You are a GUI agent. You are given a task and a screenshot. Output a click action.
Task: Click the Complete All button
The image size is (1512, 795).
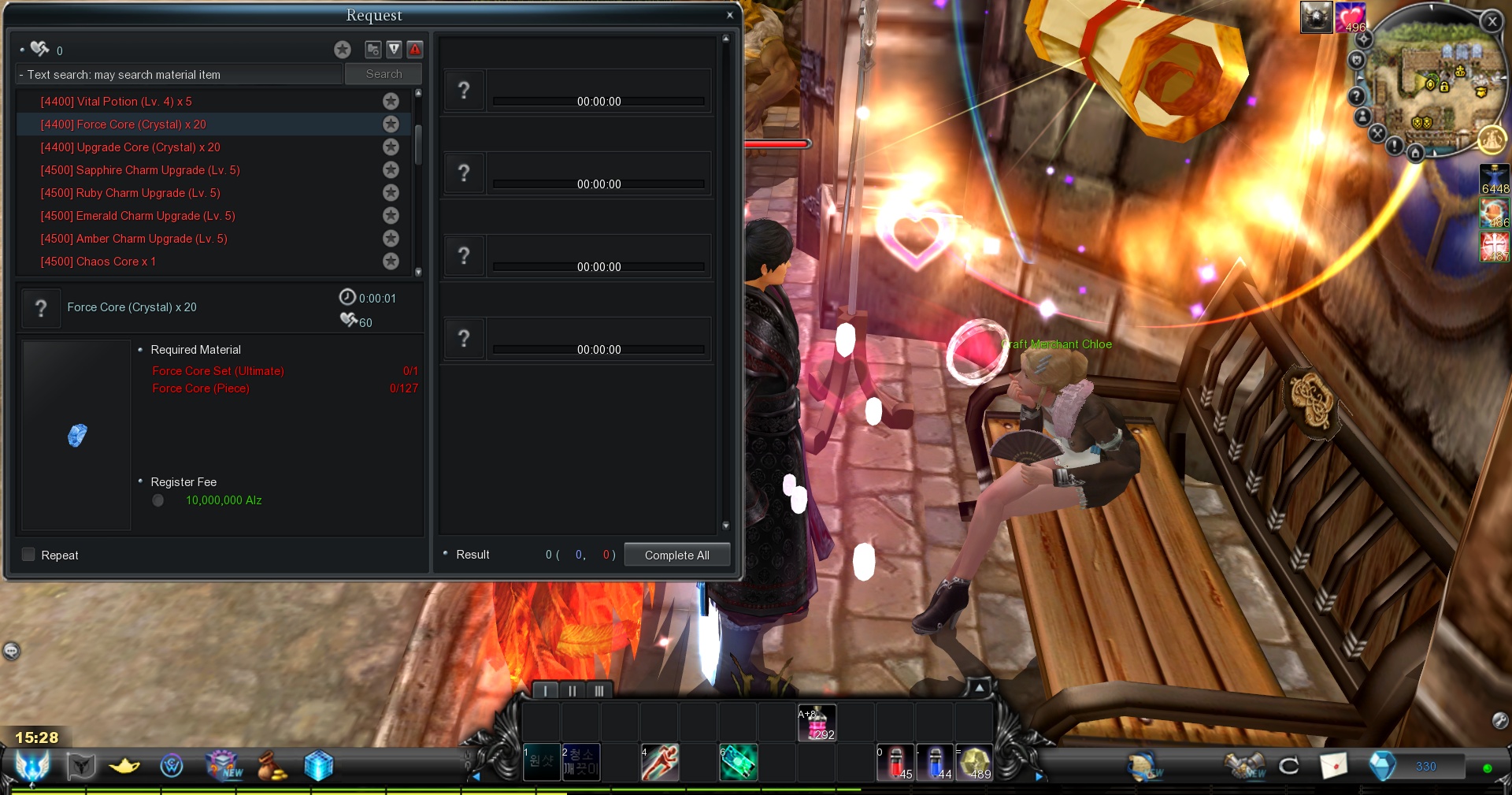[676, 555]
